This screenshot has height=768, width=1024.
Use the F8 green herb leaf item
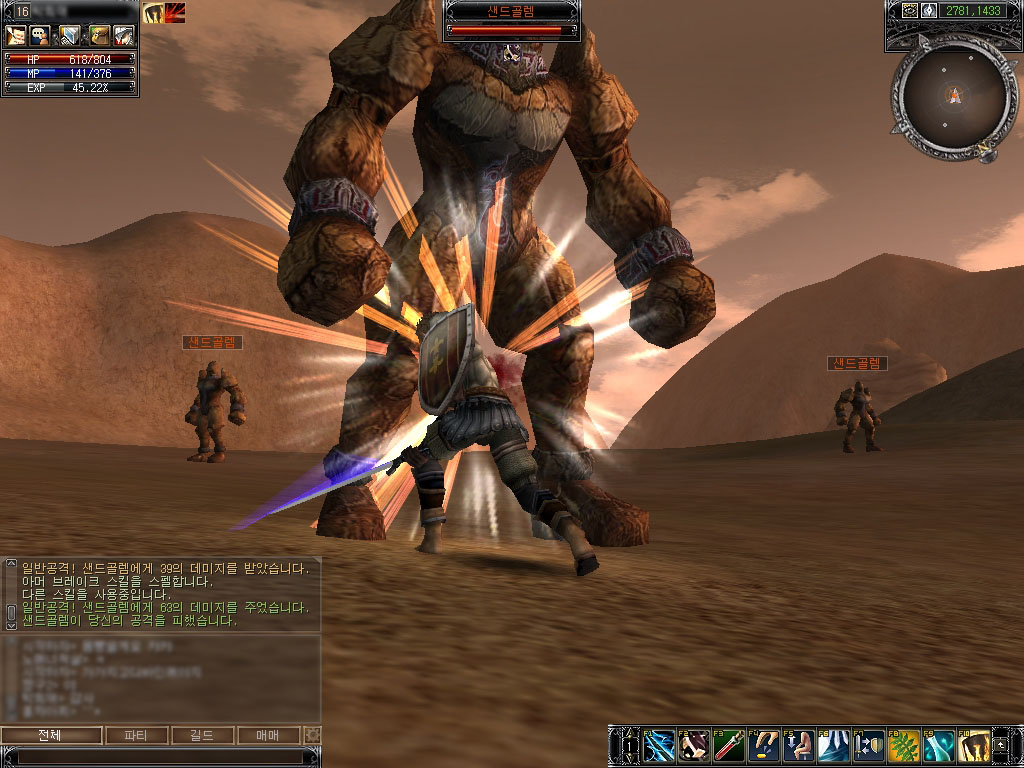(x=904, y=745)
